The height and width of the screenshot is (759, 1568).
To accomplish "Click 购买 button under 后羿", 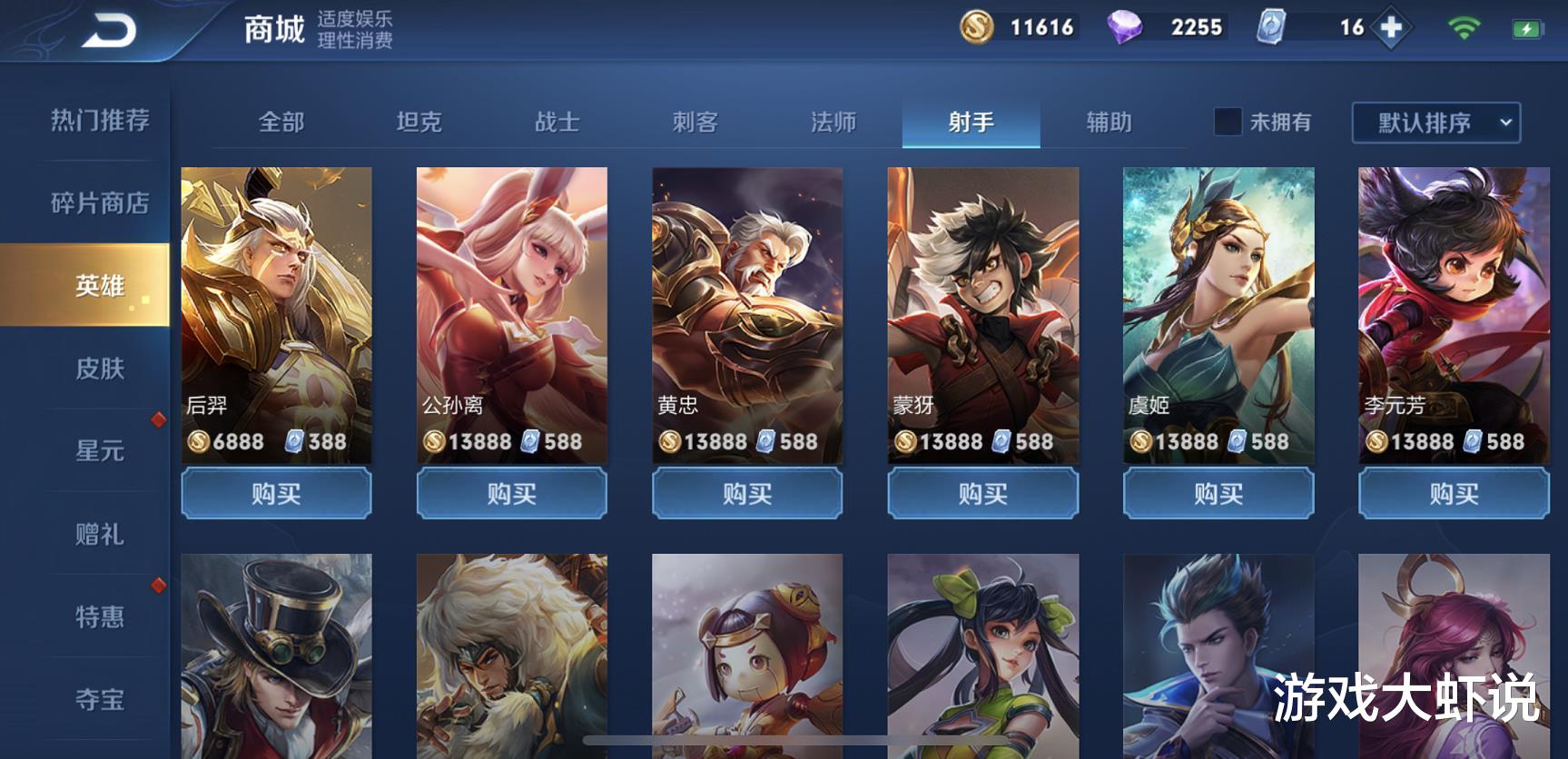I will pos(274,494).
